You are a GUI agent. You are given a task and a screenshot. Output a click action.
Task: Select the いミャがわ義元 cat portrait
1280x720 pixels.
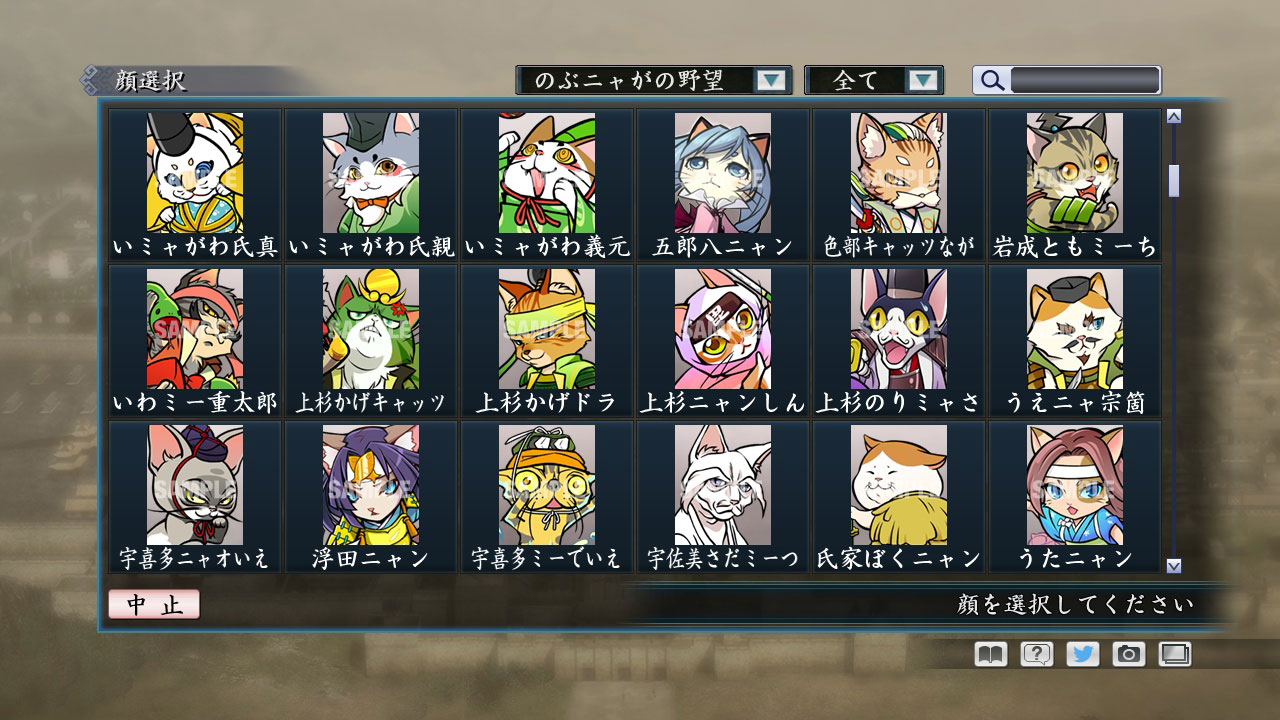545,173
